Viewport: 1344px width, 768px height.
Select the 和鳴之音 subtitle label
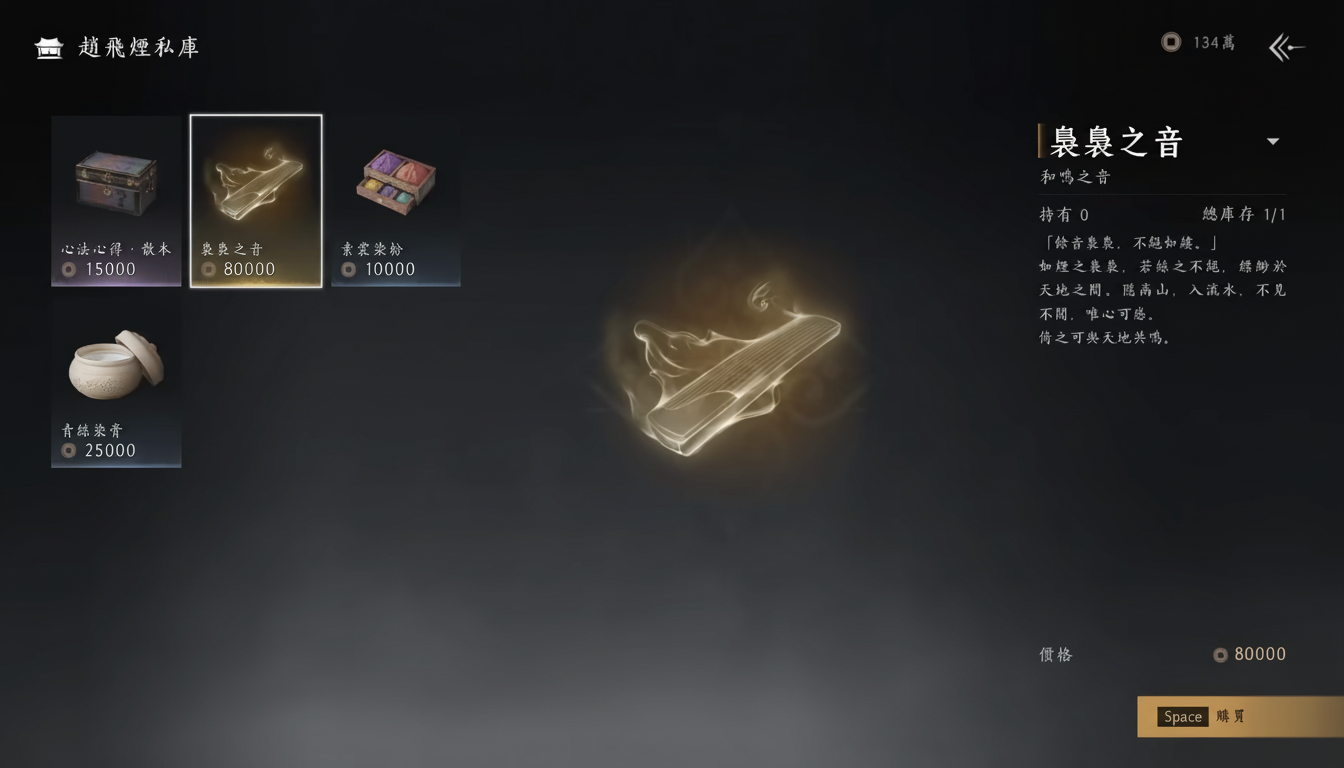click(x=1075, y=176)
